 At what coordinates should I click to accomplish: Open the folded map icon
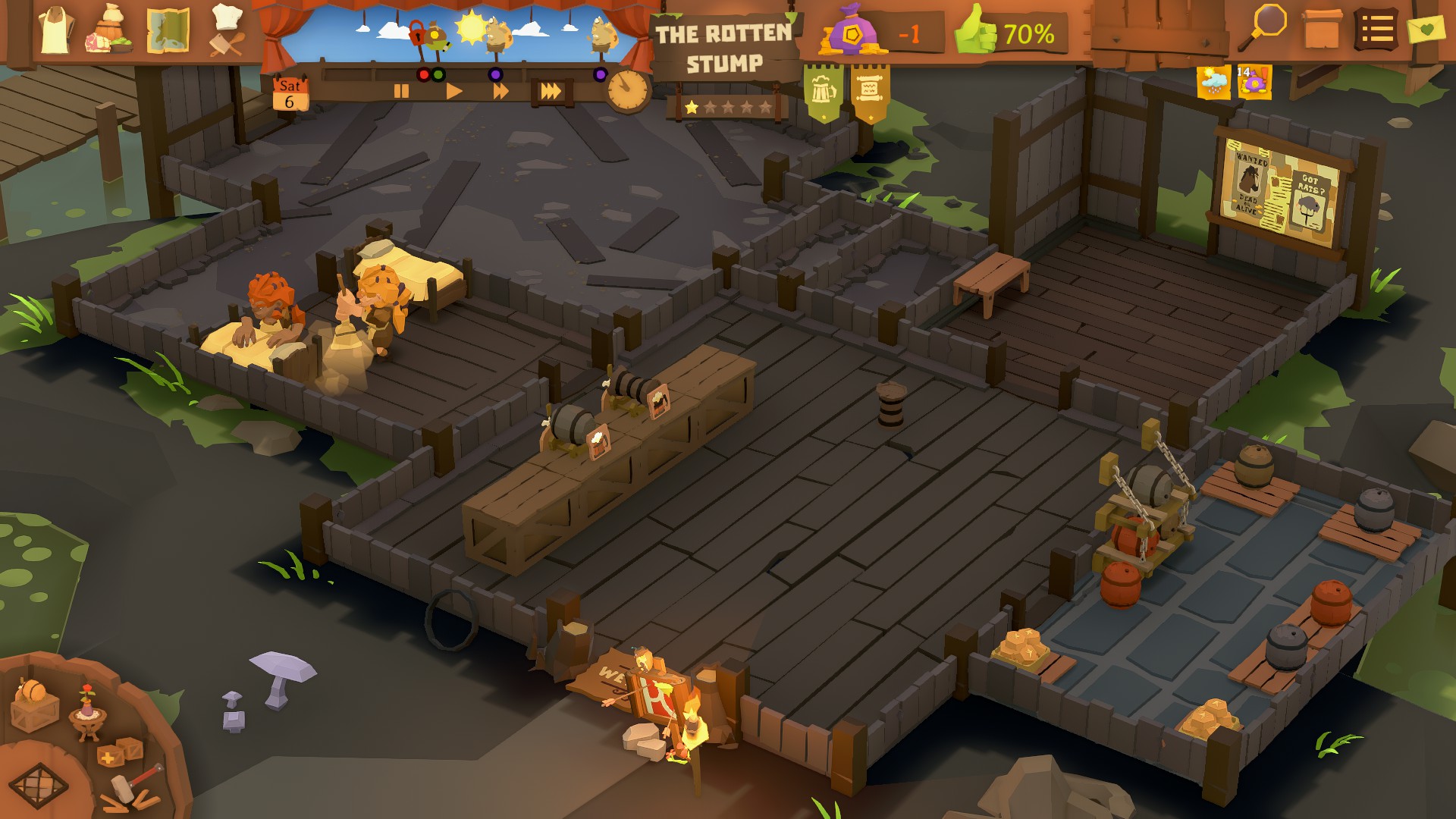[x=168, y=31]
